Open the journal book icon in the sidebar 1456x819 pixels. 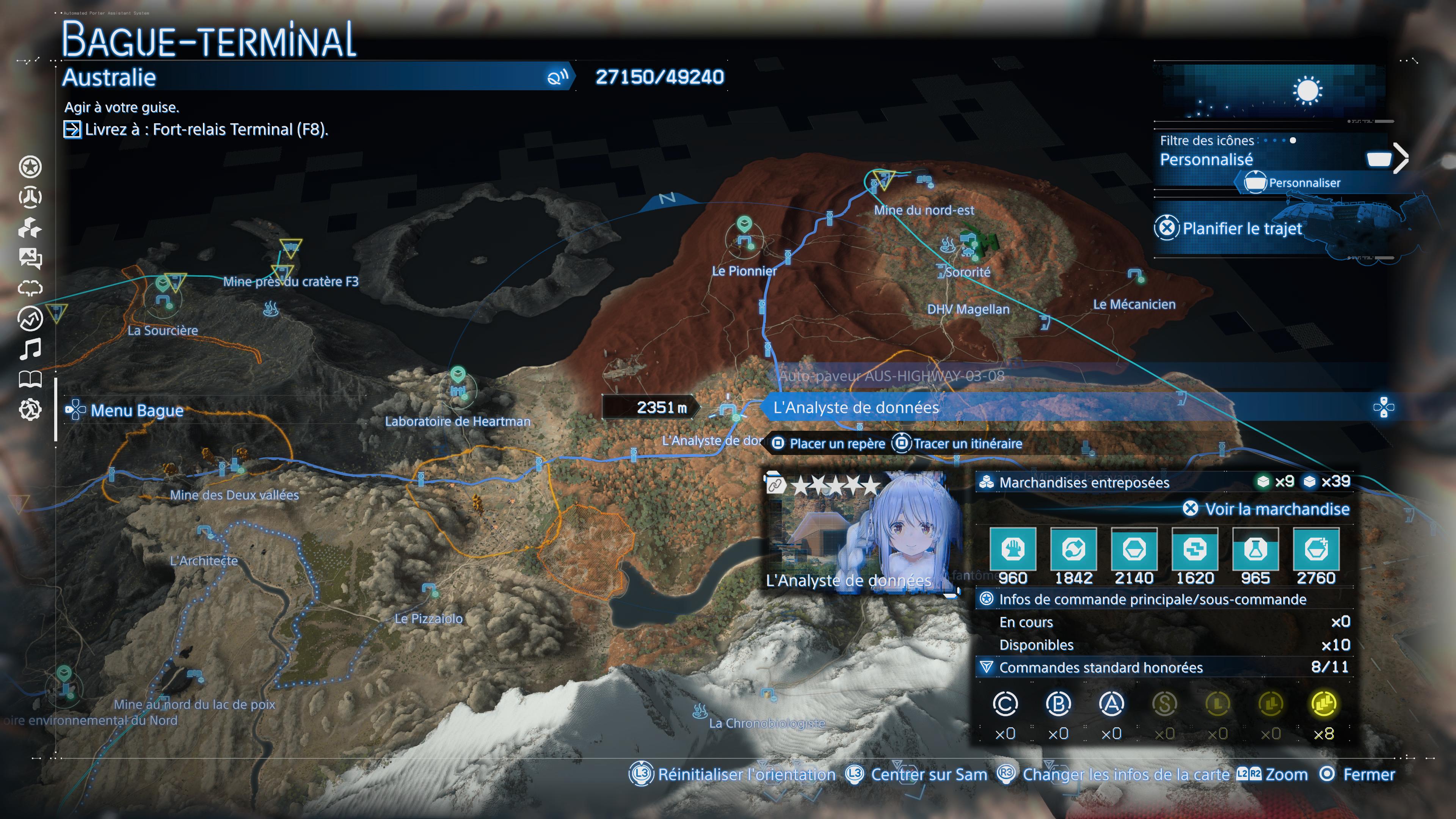[x=31, y=380]
